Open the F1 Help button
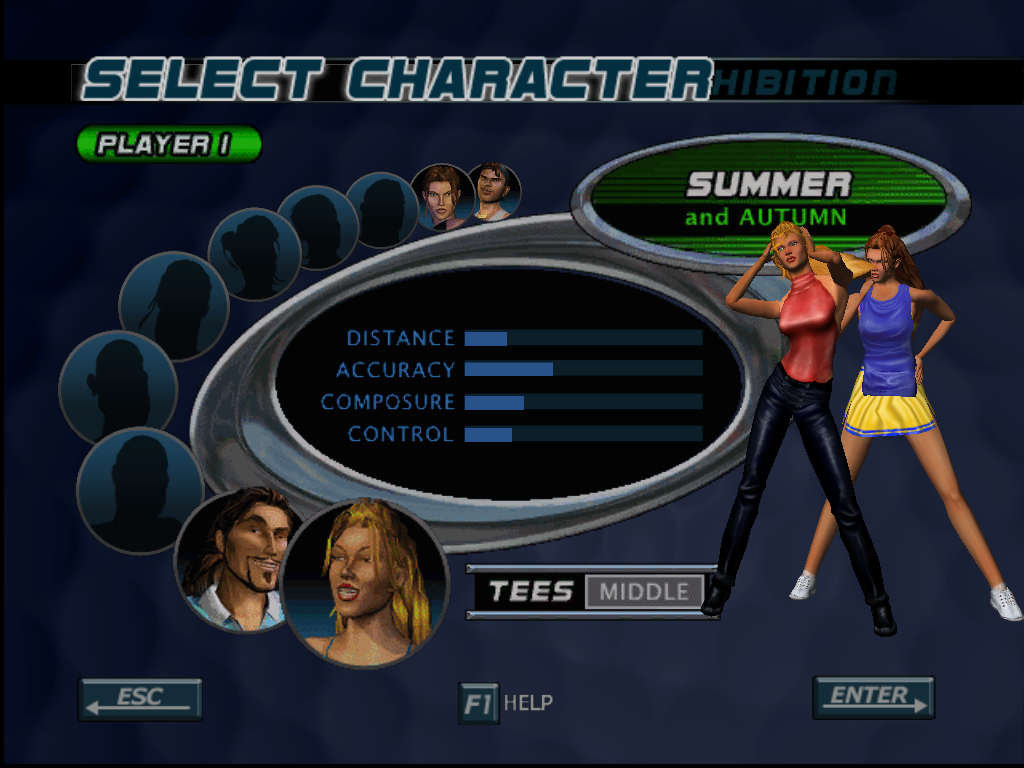 479,703
